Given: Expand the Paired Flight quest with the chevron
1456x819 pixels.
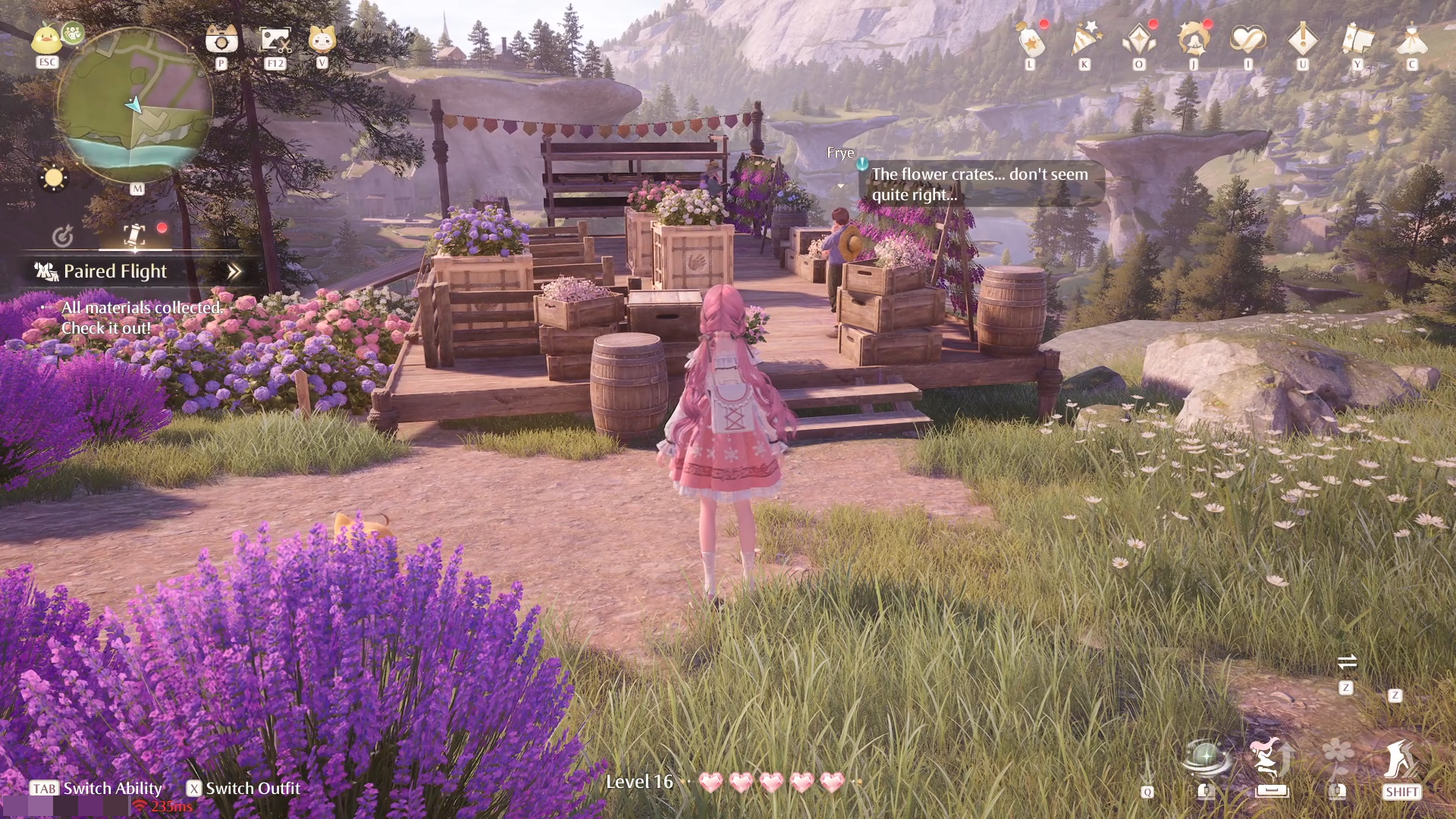Looking at the screenshot, I should pyautogui.click(x=234, y=270).
